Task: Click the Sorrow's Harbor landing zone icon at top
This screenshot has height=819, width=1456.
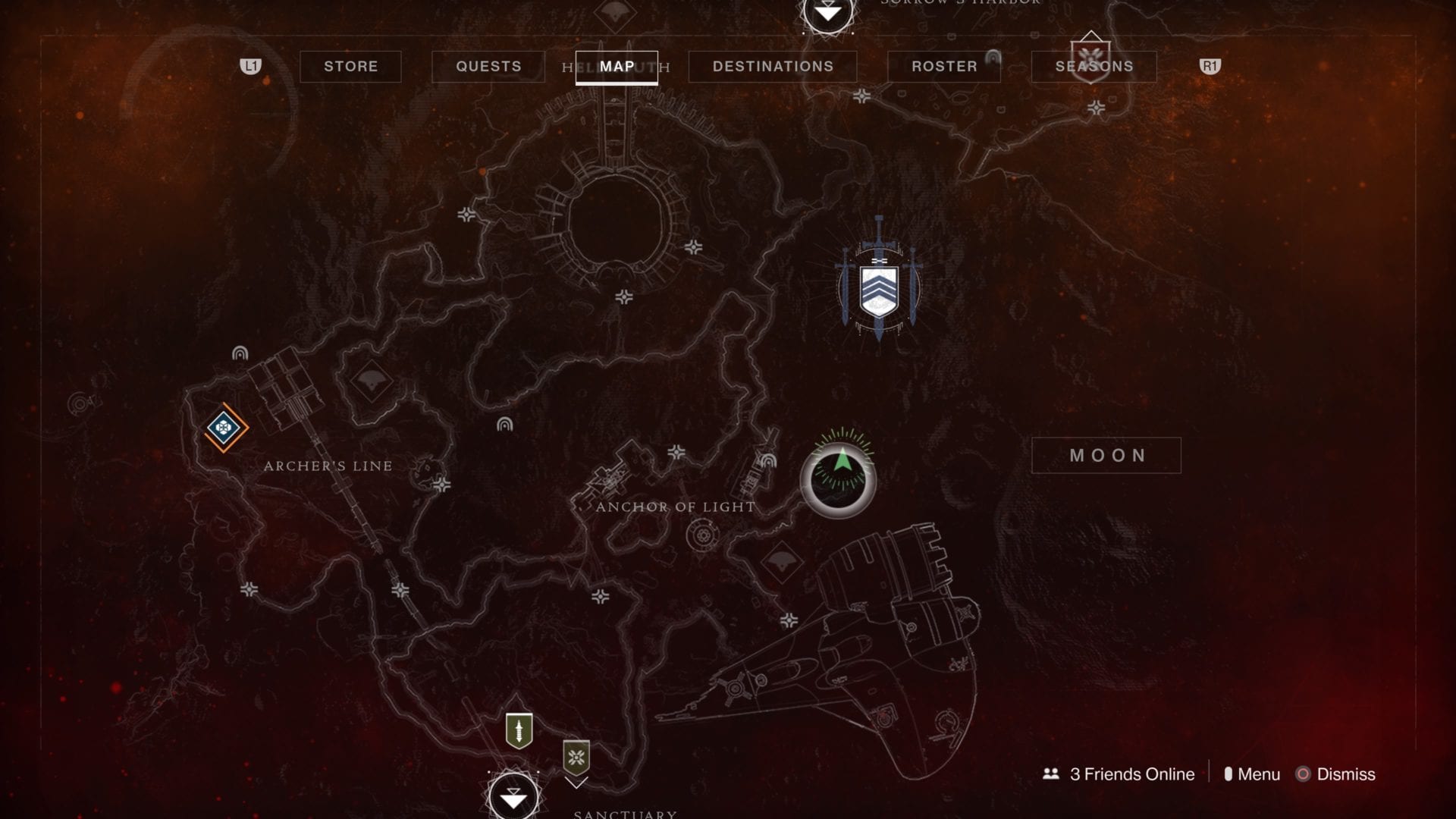Action: tap(826, 14)
